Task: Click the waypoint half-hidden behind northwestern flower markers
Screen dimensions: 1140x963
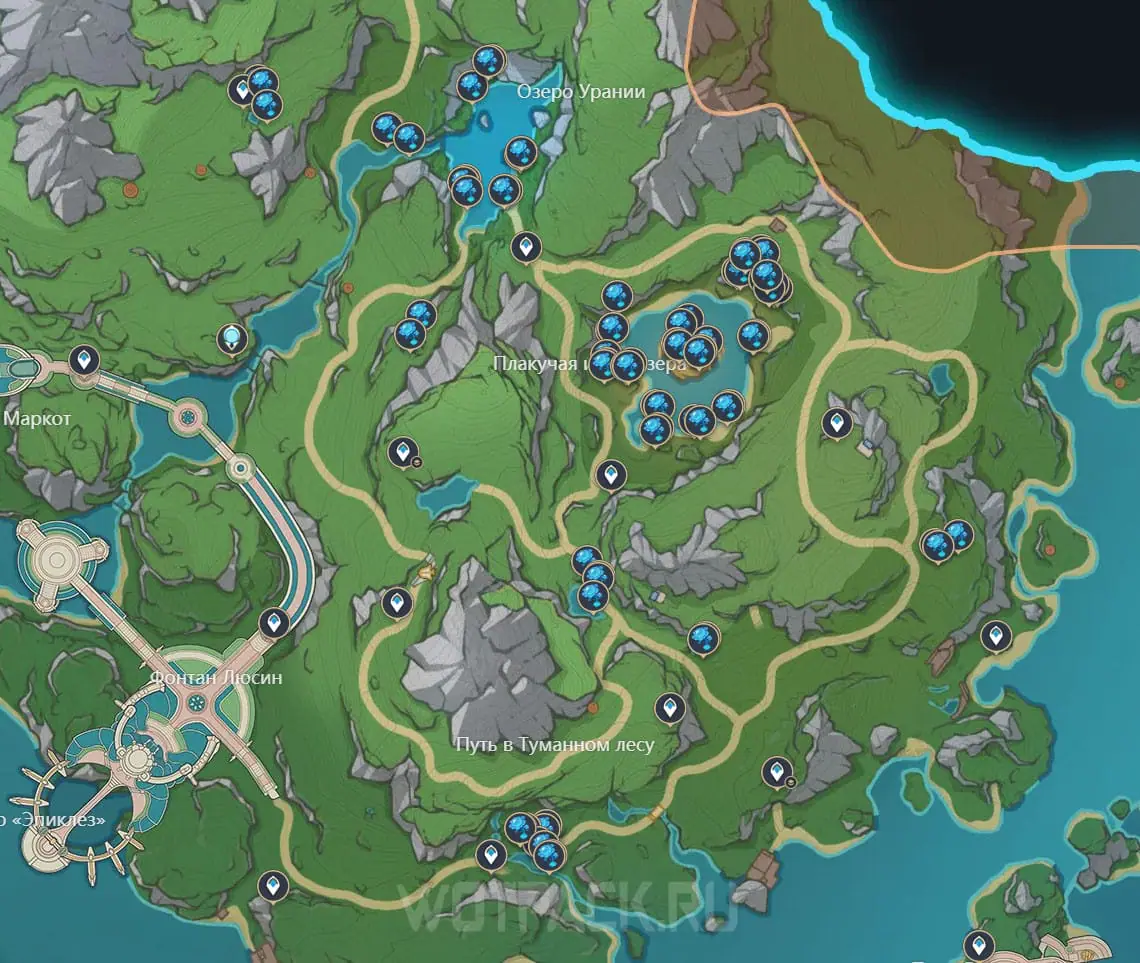Action: coord(241,90)
